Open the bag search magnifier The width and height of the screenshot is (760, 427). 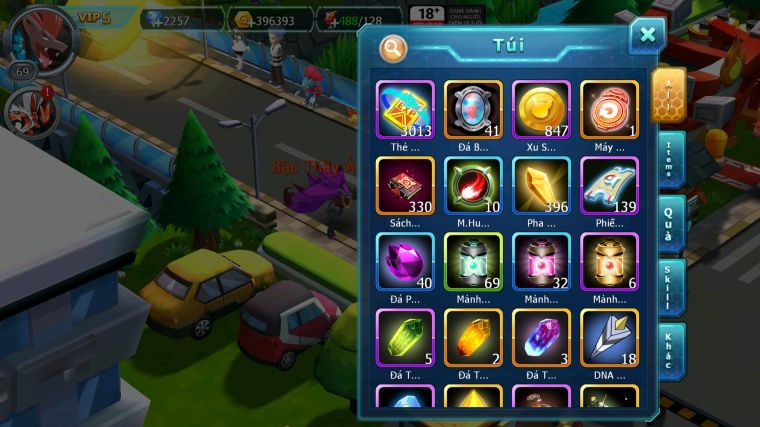tap(394, 47)
